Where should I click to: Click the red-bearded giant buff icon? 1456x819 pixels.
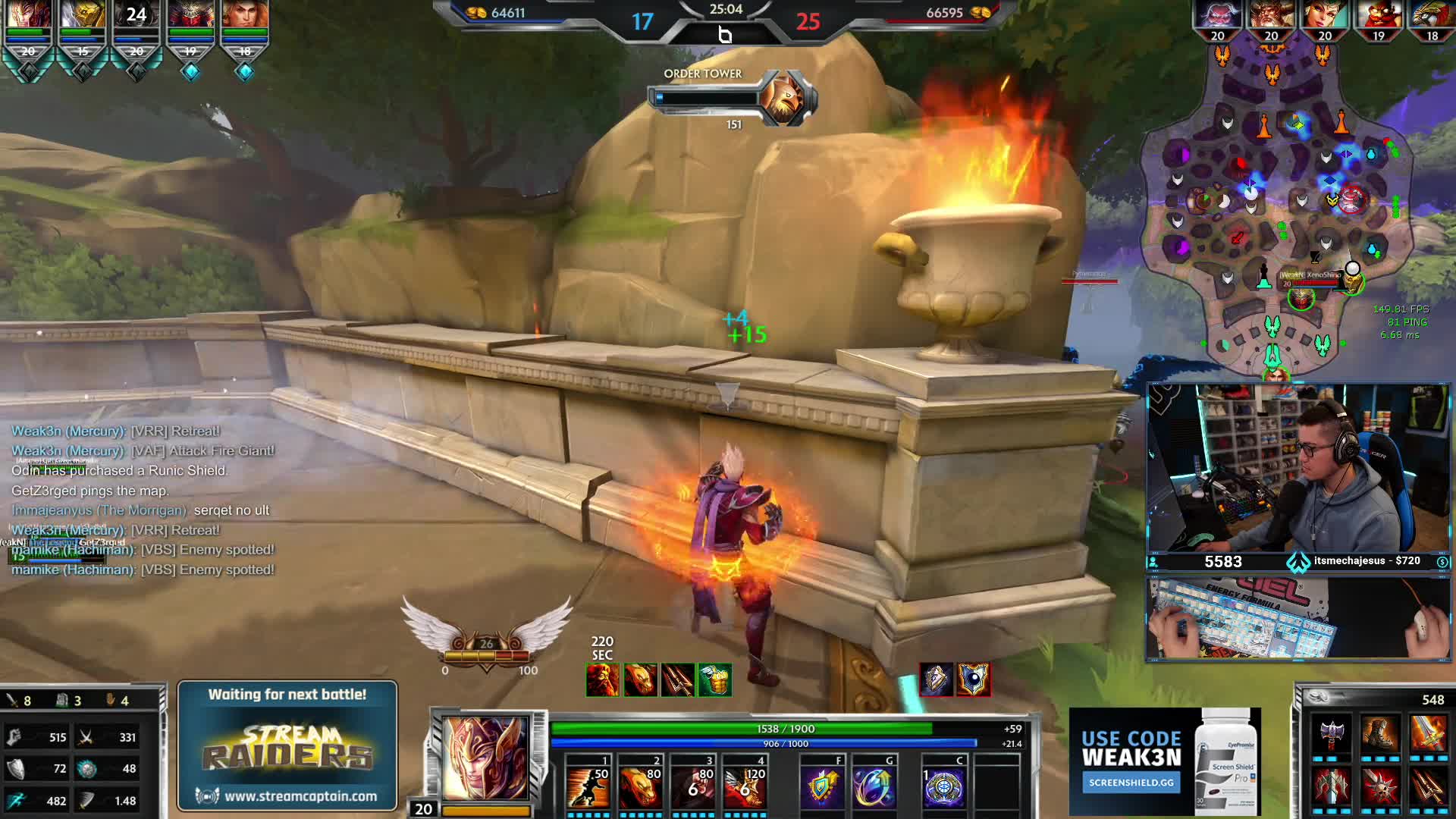(x=603, y=679)
